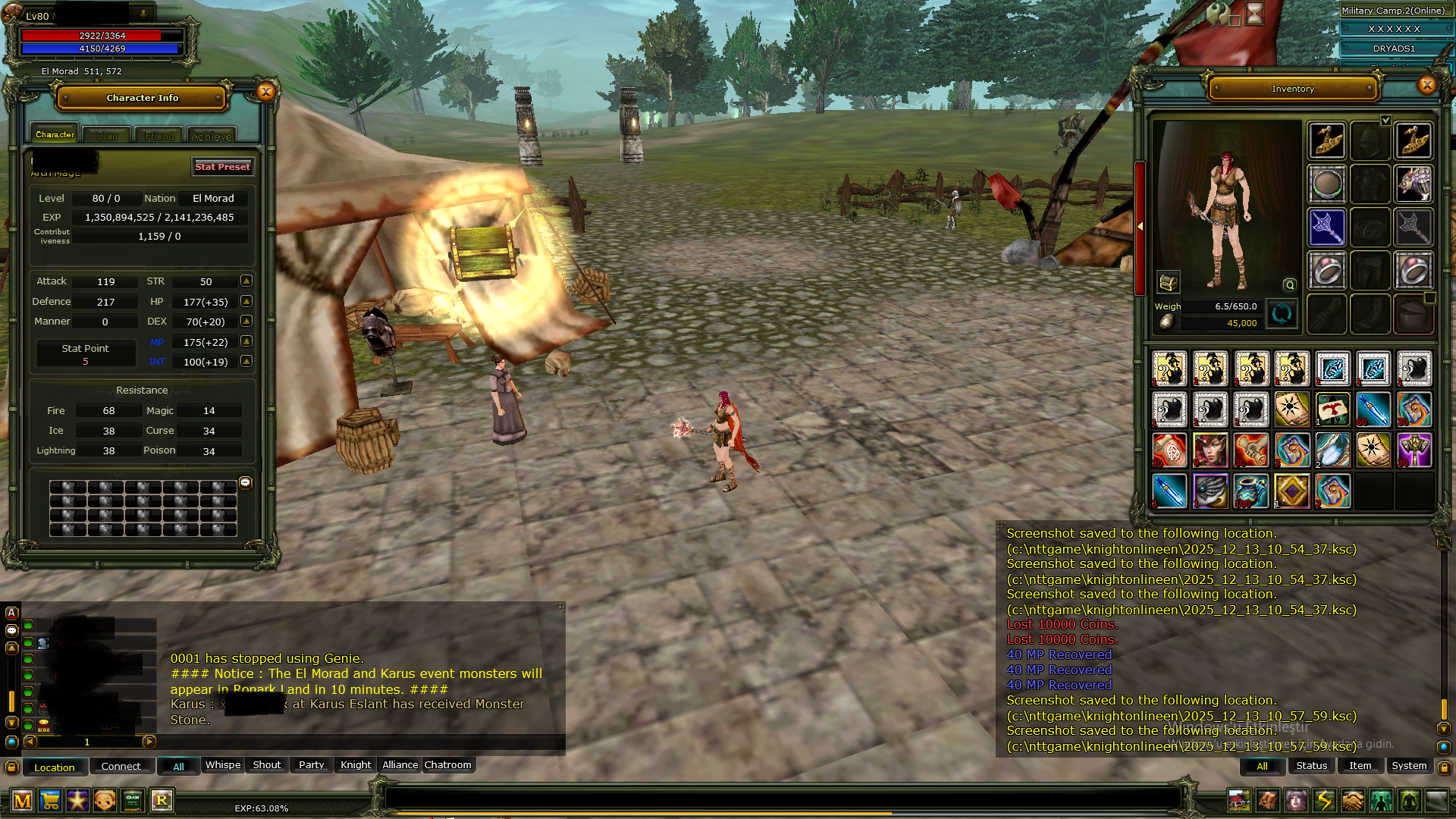Filter log by Item tab
Screen dimensions: 1456x819
coord(1360,766)
